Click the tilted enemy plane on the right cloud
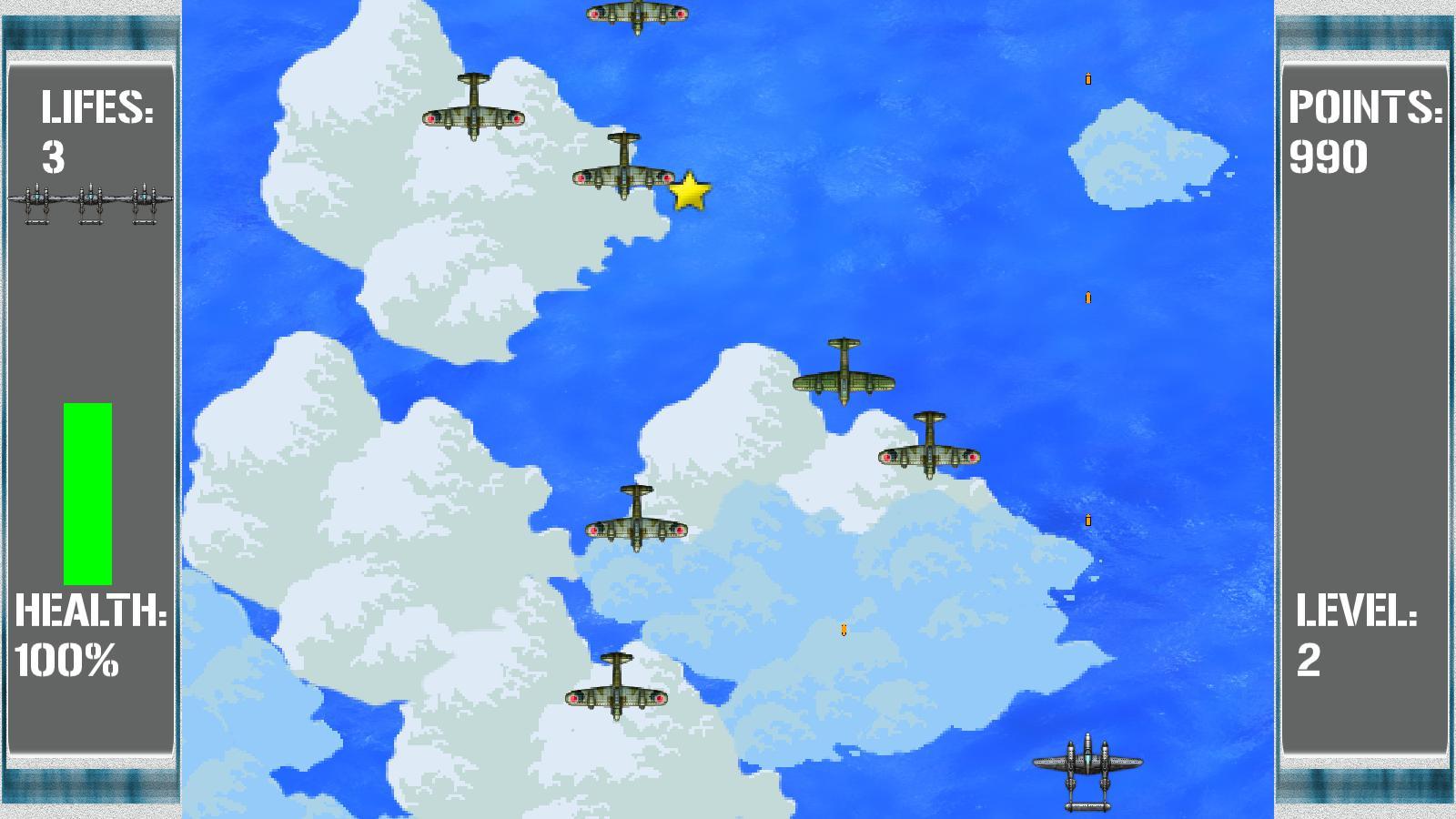 (x=928, y=449)
